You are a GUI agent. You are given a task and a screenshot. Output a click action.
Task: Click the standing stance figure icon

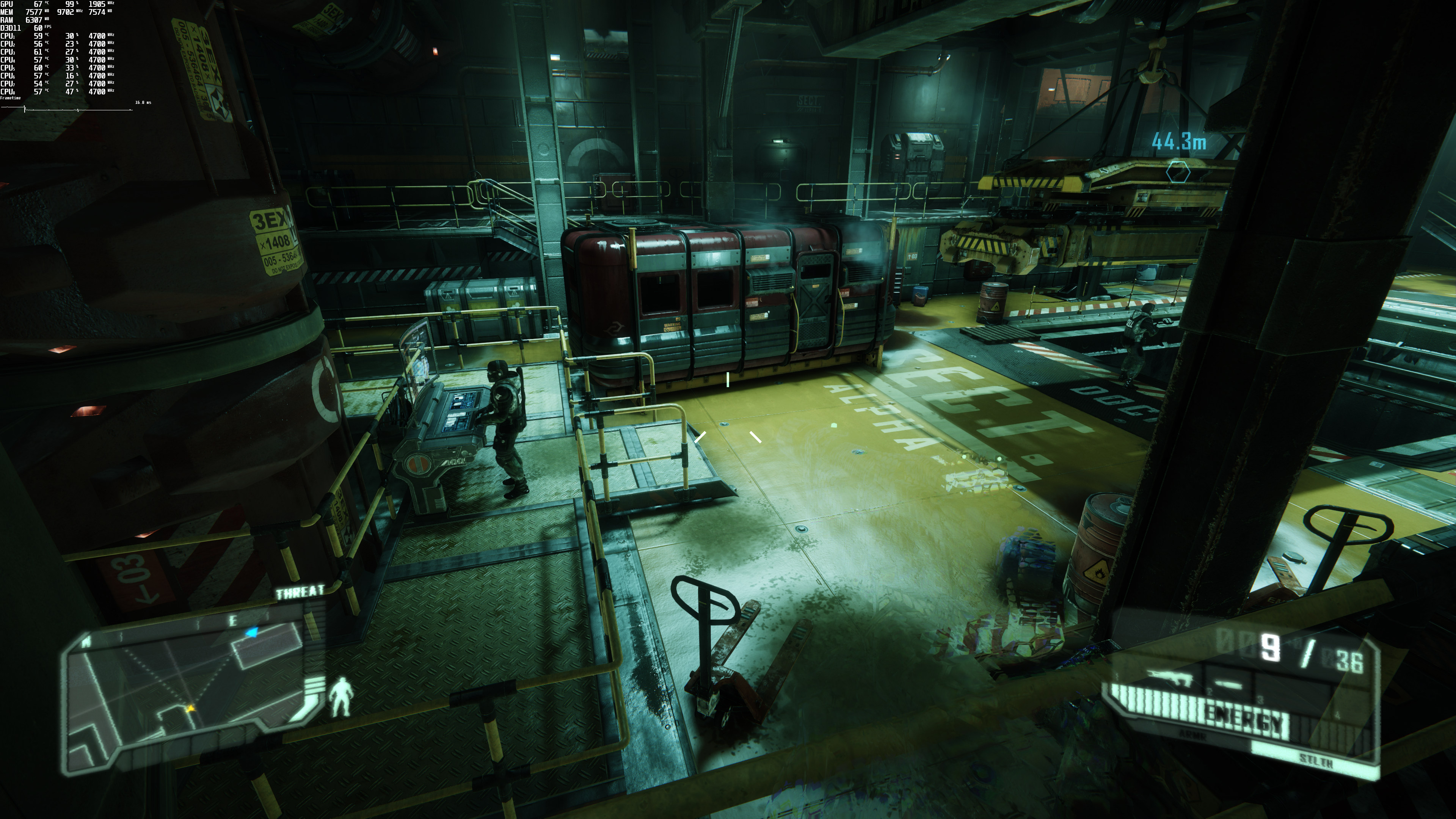point(341,697)
